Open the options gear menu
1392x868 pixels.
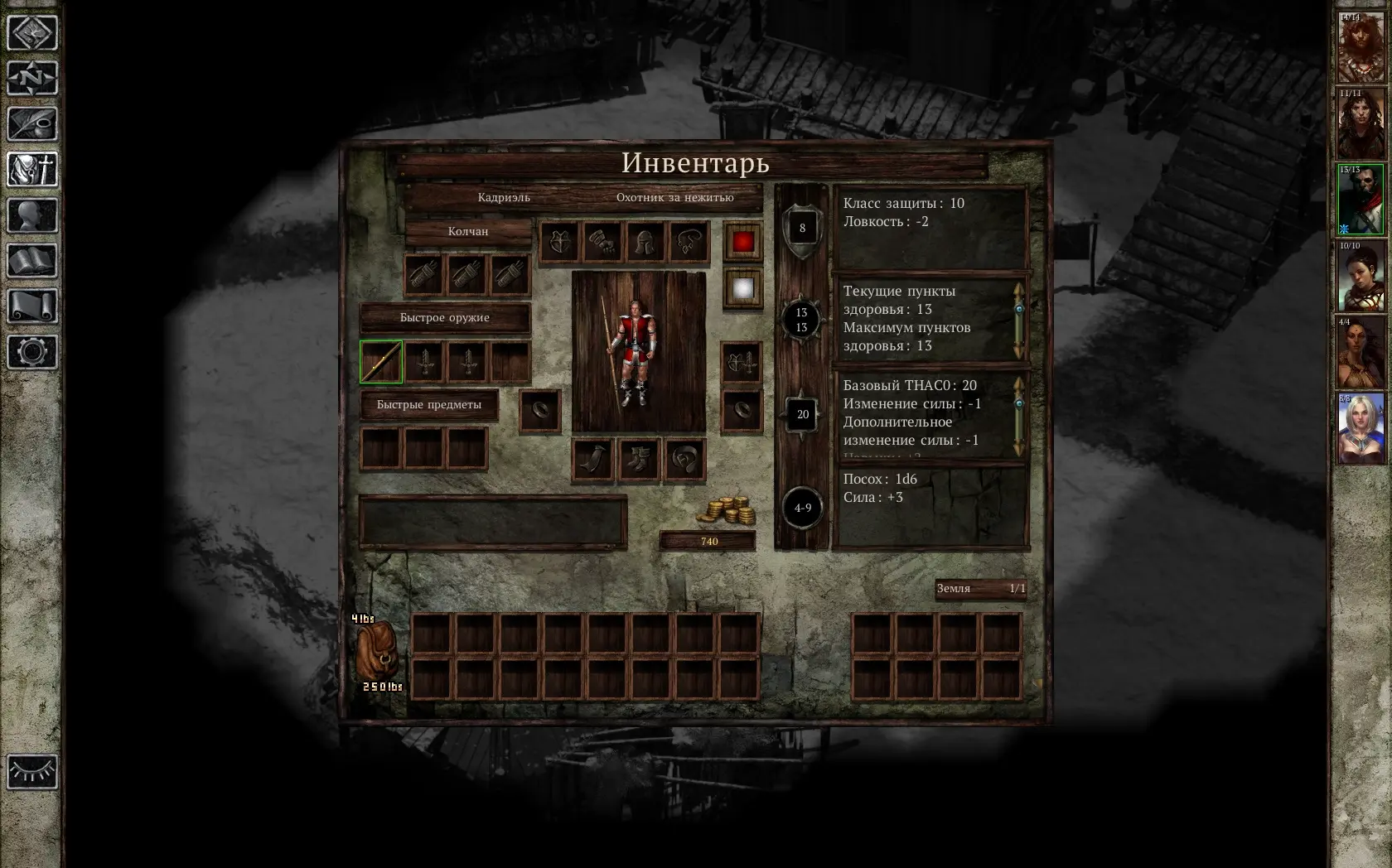pos(32,352)
